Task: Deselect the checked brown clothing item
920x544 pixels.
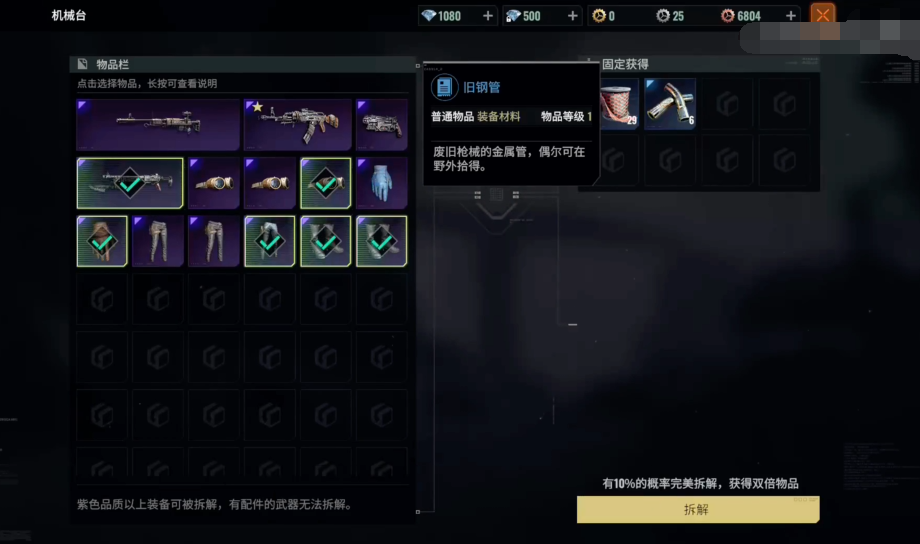Action: click(x=102, y=241)
